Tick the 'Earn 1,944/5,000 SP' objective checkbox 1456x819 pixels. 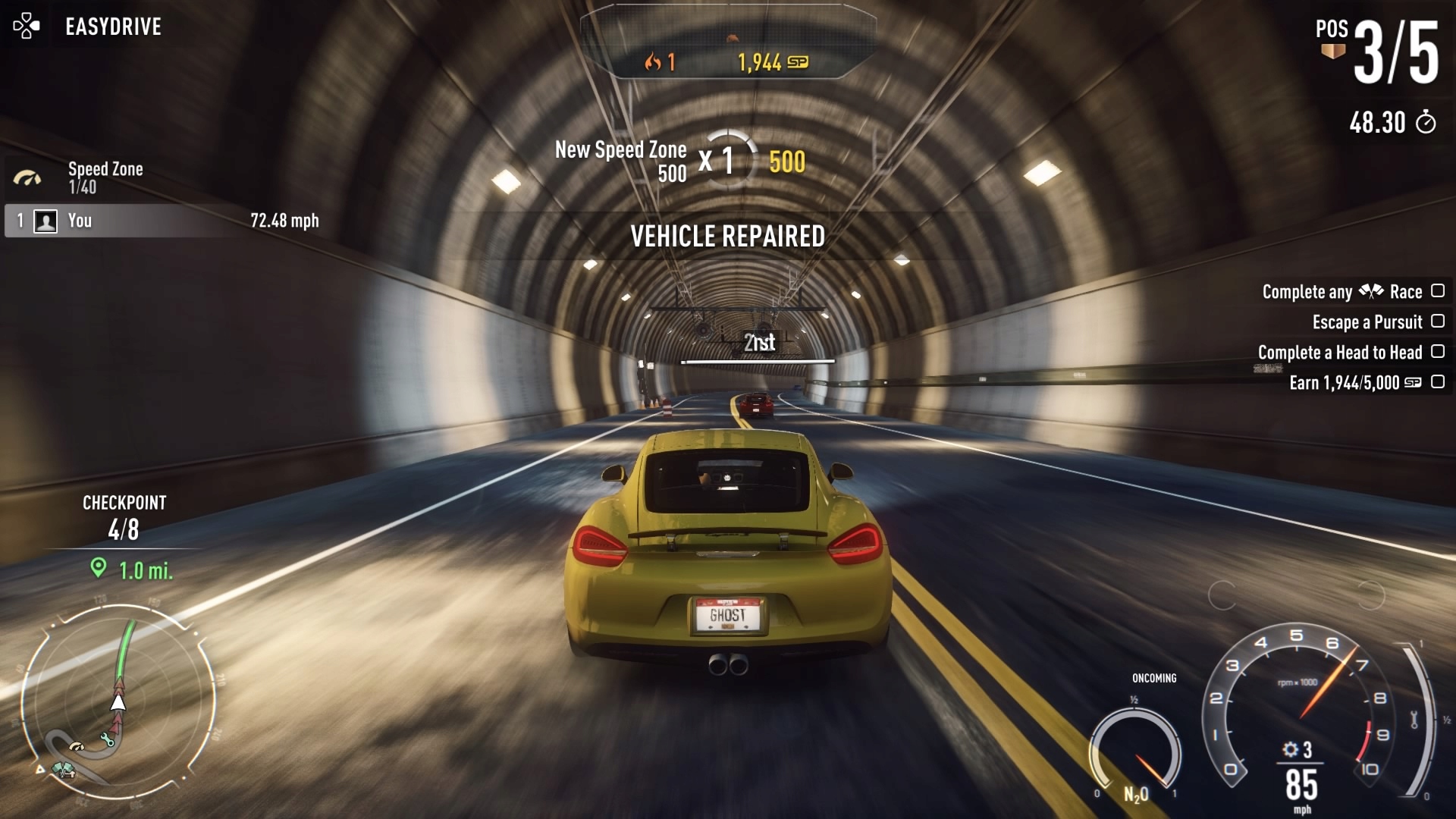[1437, 382]
